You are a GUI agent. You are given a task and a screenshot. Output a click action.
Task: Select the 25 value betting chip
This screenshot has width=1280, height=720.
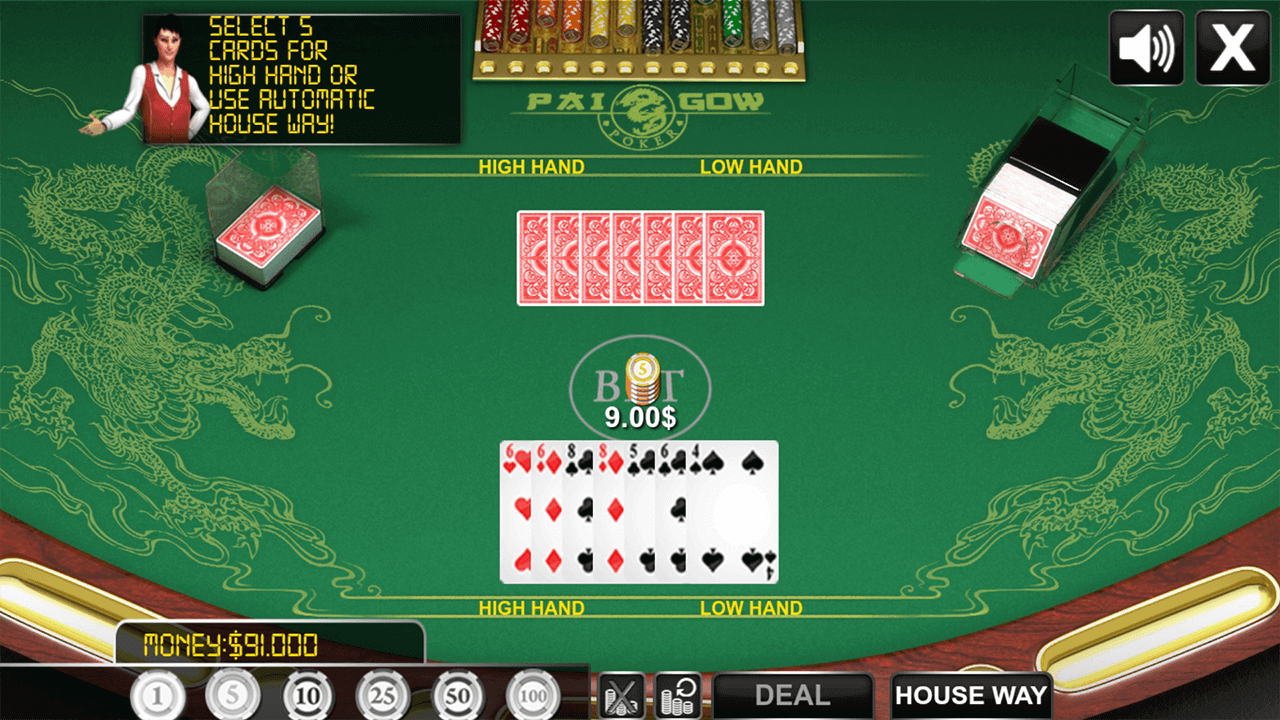pyautogui.click(x=384, y=695)
